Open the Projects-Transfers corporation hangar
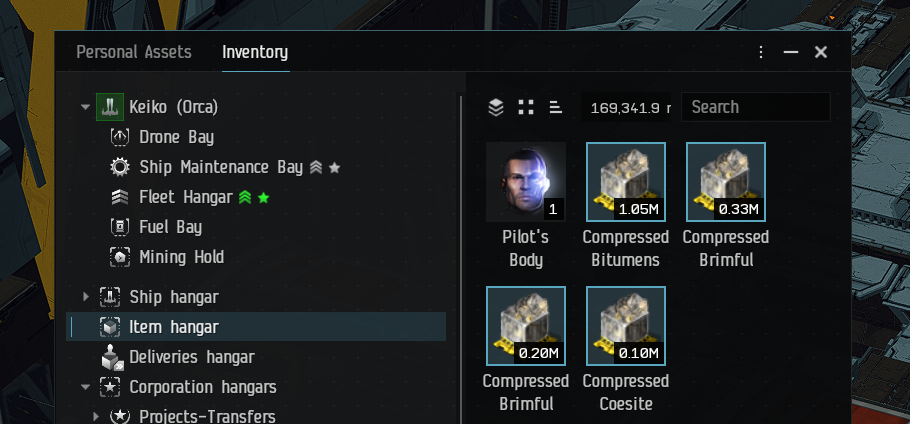Screen dimensions: 910x424 pos(207,416)
